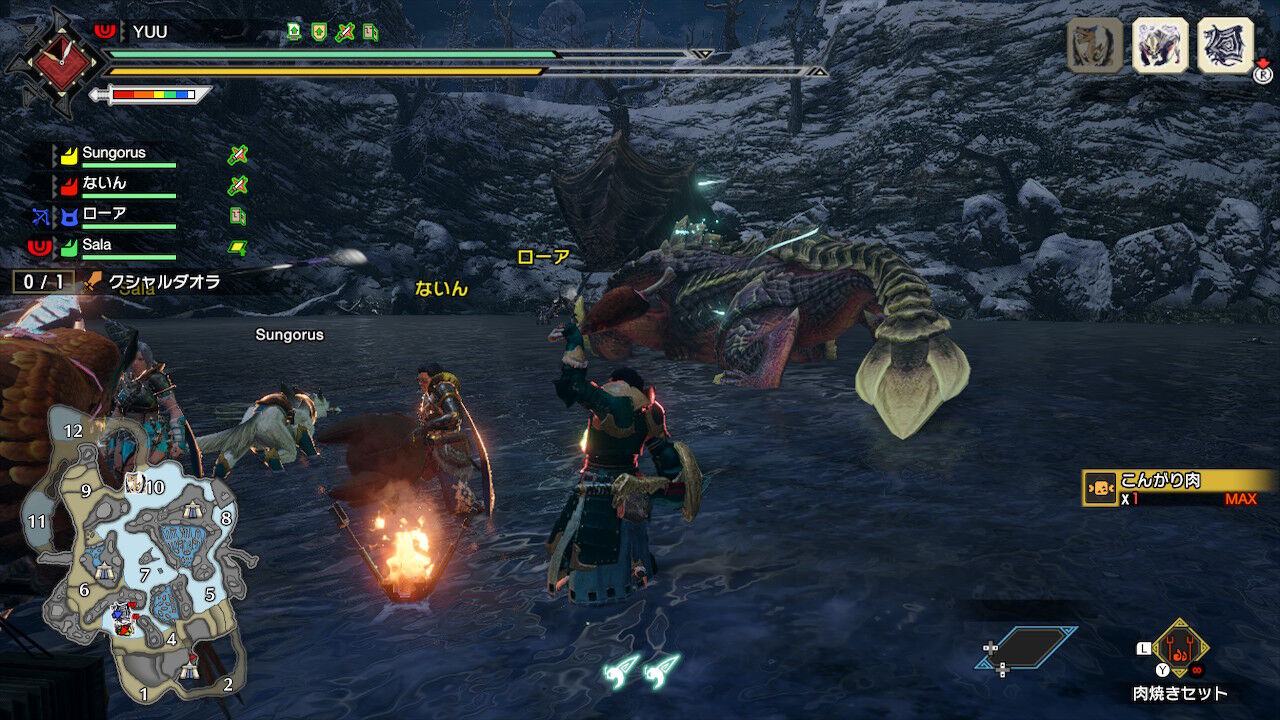Use the 肉焼きセット item icon
The height and width of the screenshot is (720, 1280).
pos(1180,650)
